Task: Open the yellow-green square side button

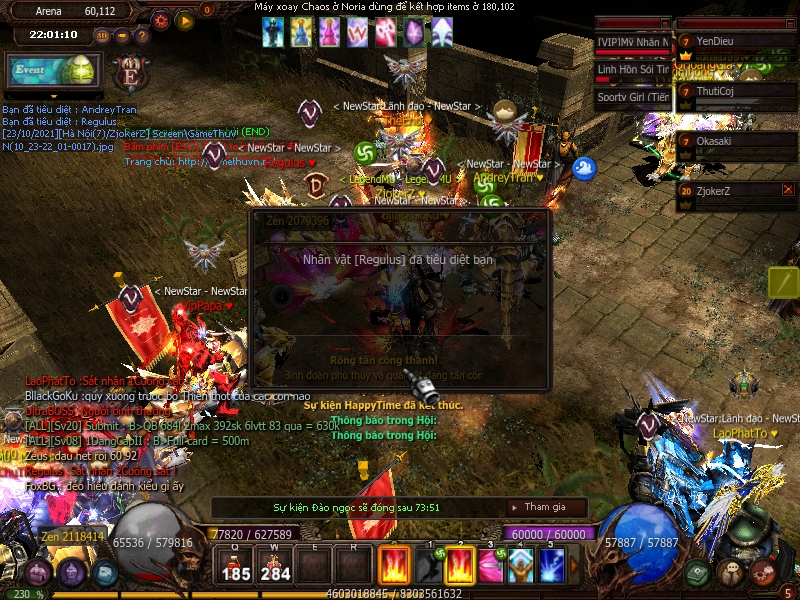Action: point(783,282)
